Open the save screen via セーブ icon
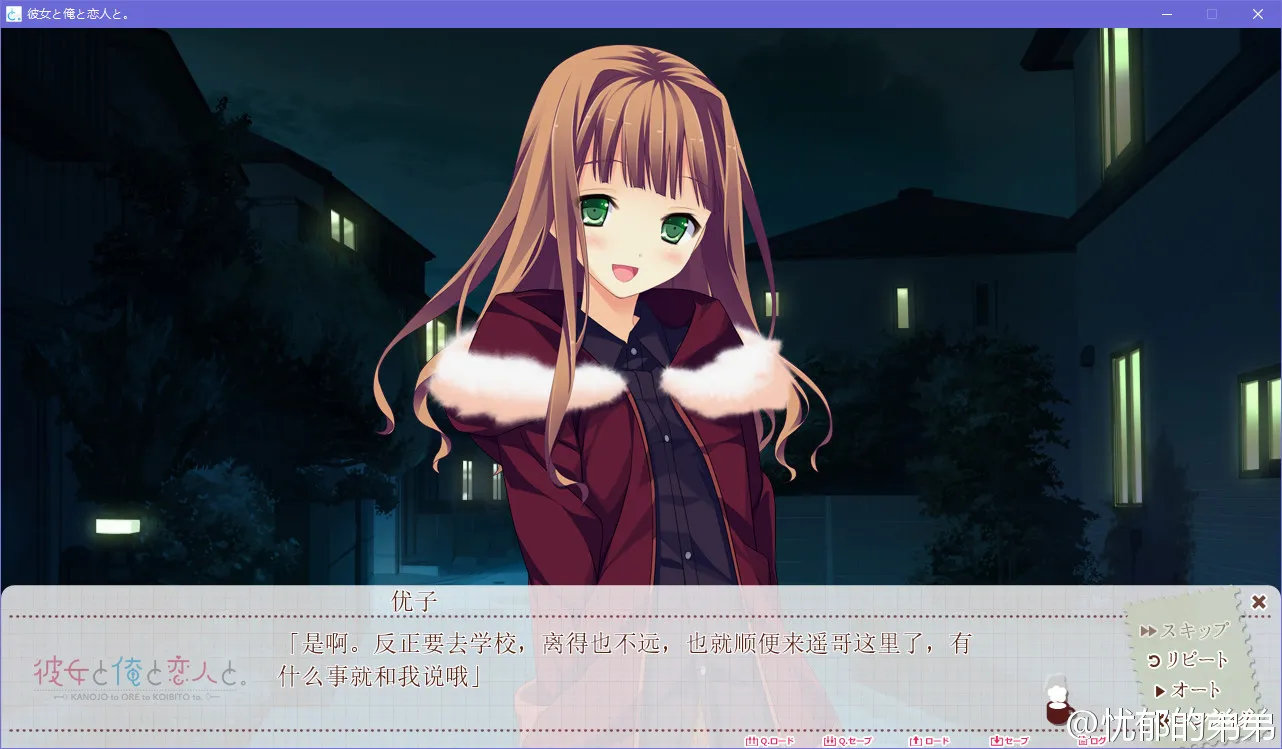The image size is (1282, 749). 996,742
